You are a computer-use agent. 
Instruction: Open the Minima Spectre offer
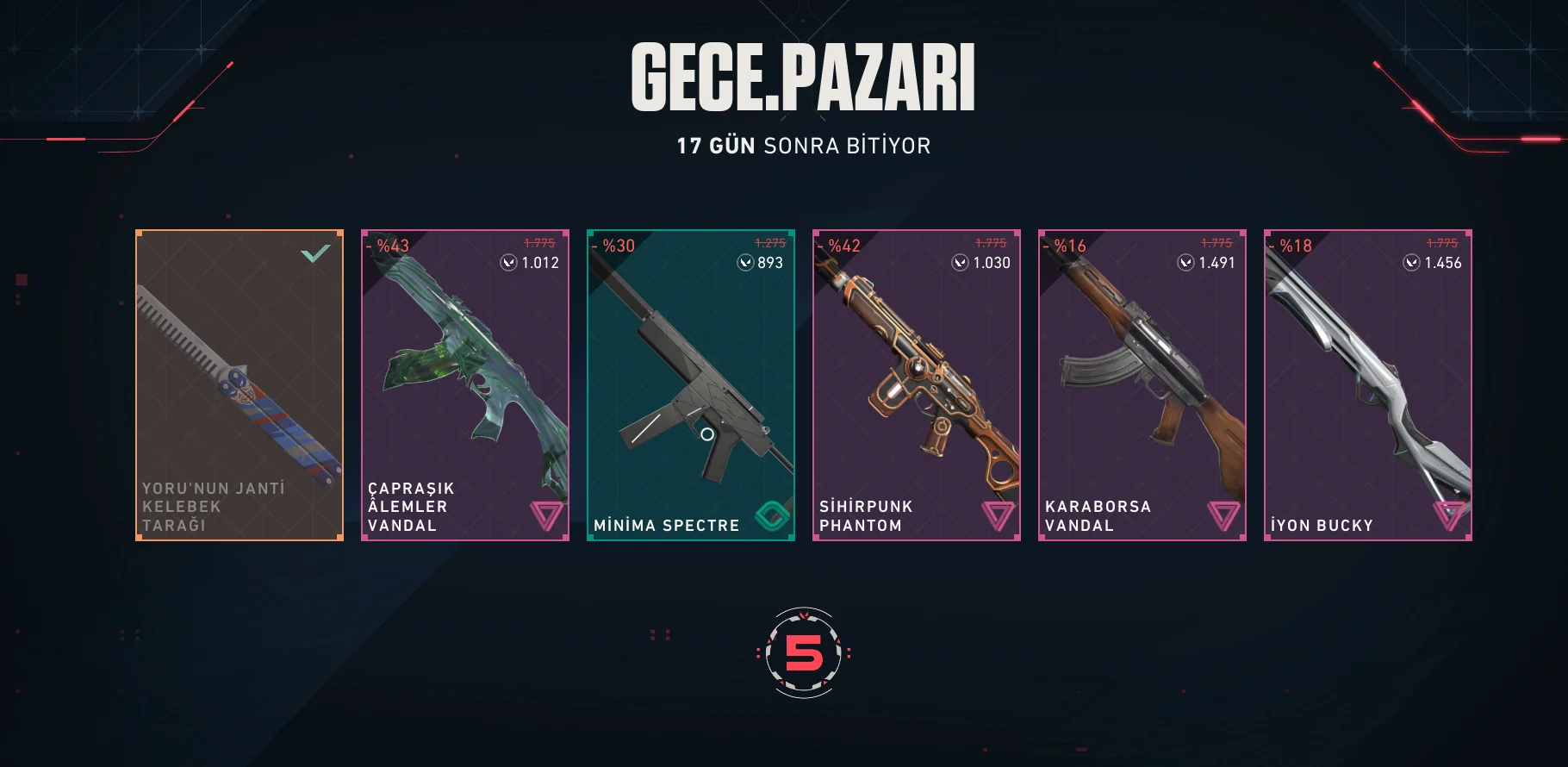pyautogui.click(x=691, y=385)
